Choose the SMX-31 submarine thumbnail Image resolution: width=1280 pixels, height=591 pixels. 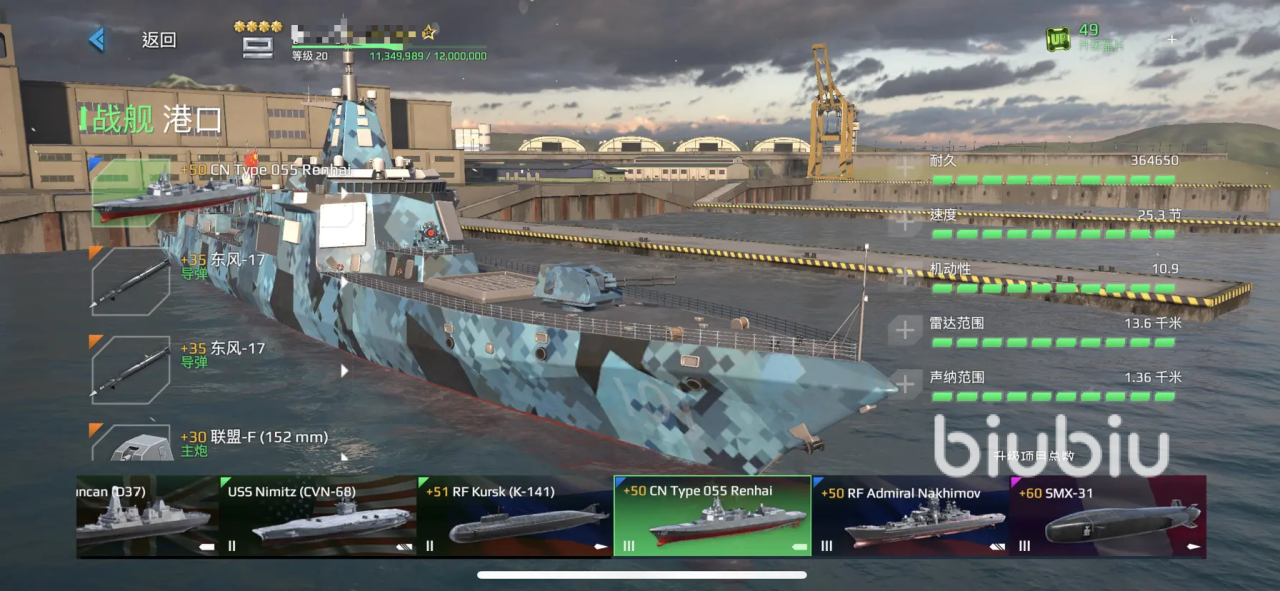coord(1108,516)
